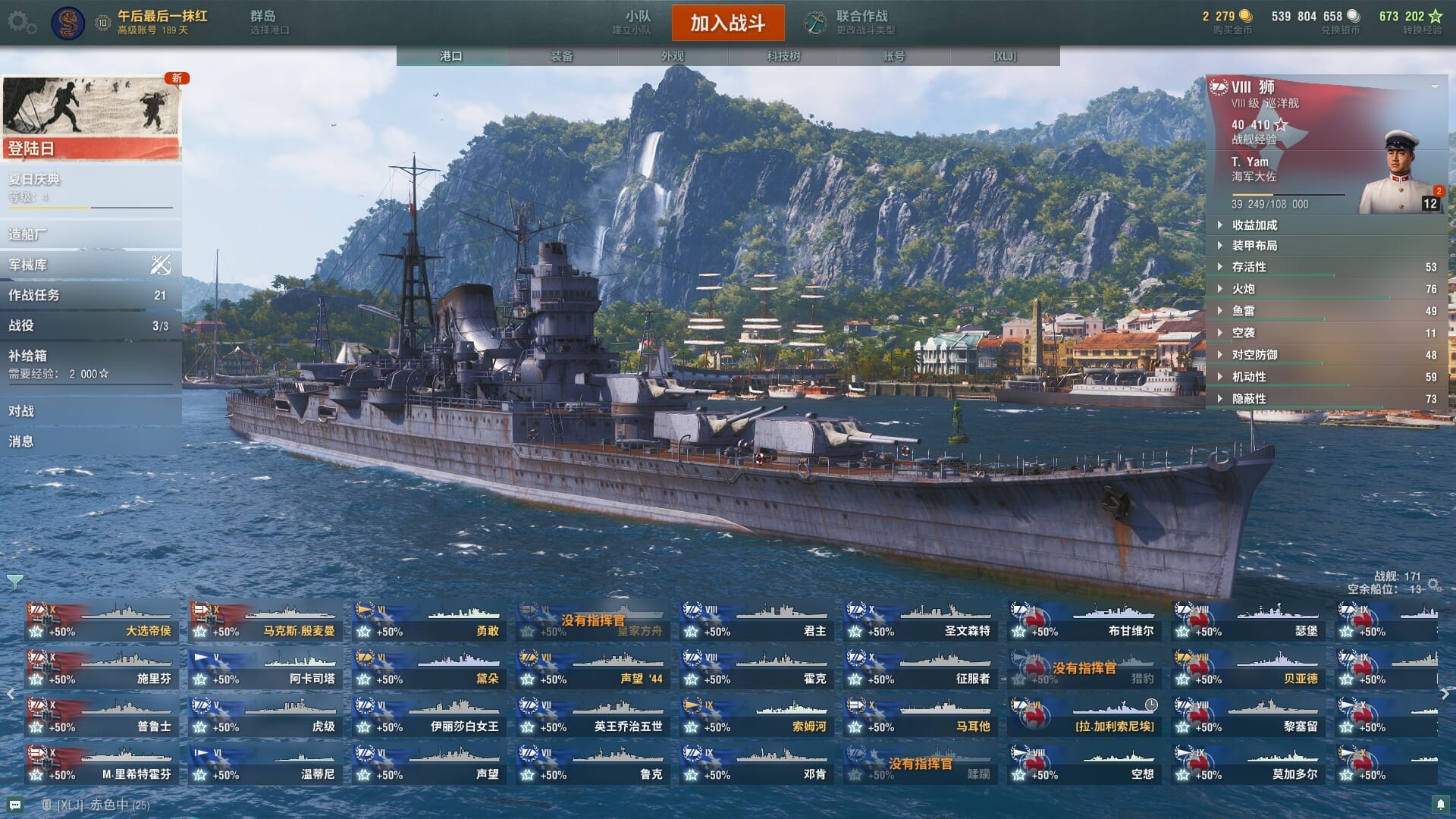Open the 造船厂 menu entry
This screenshot has width=1456, height=819.
[x=89, y=234]
